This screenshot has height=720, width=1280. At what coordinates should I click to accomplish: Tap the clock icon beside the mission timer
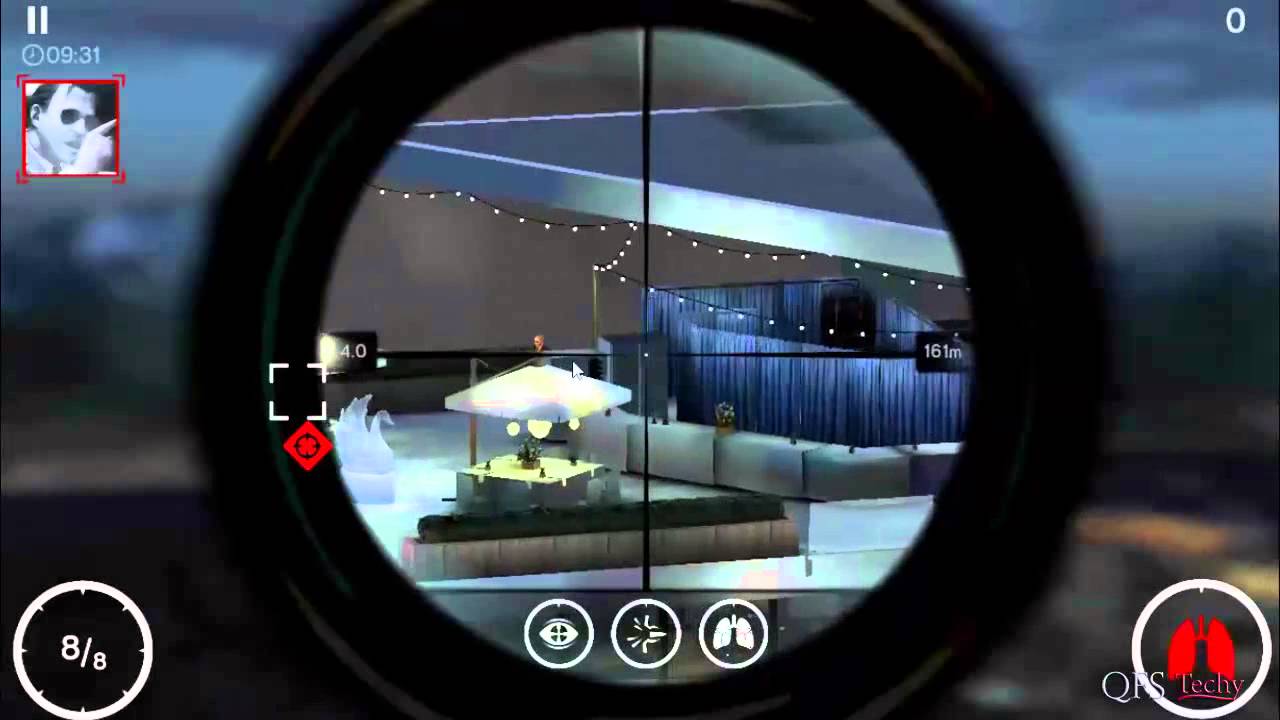coord(32,56)
